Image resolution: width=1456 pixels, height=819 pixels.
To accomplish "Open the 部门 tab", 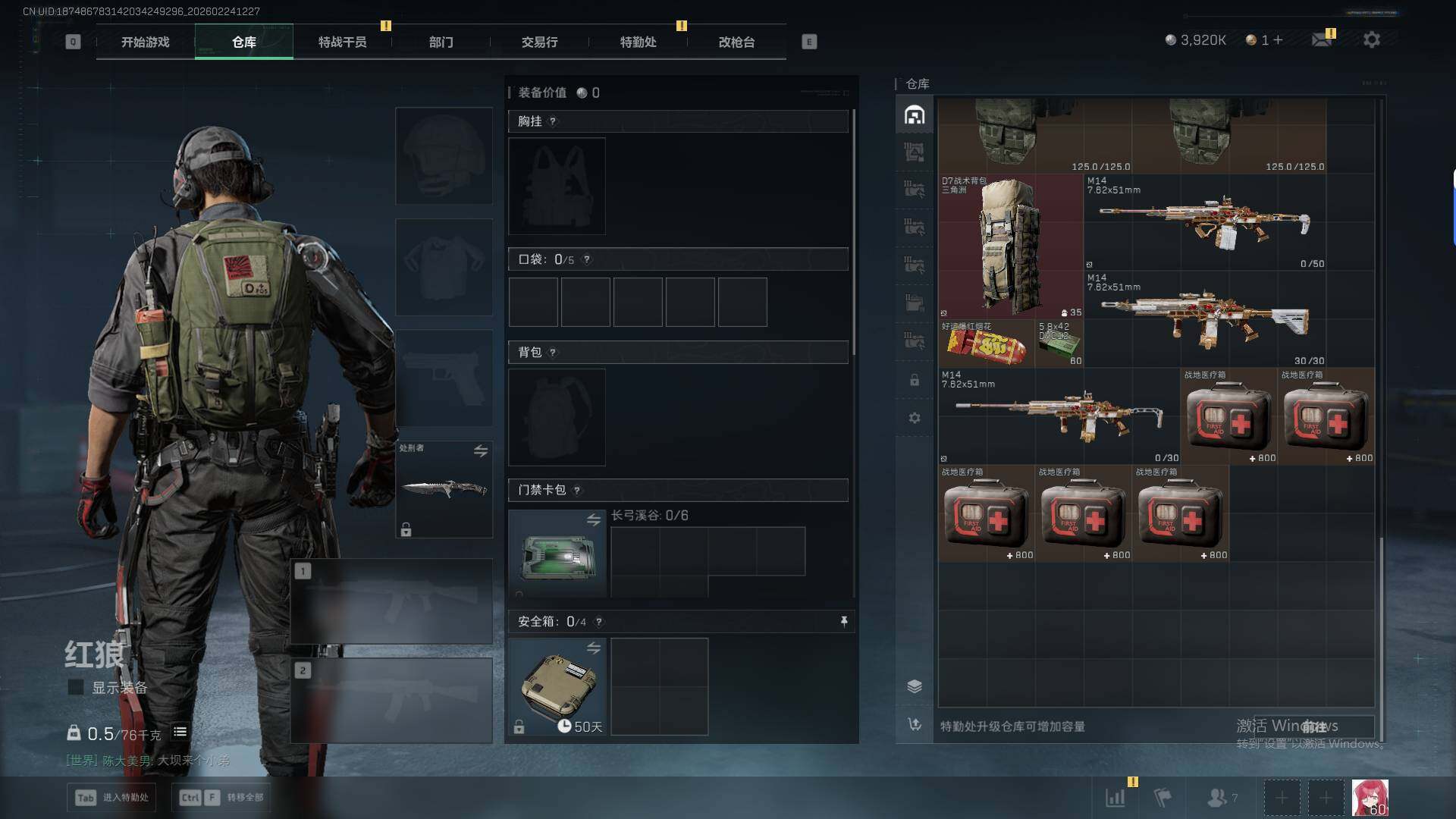I will pyautogui.click(x=441, y=42).
